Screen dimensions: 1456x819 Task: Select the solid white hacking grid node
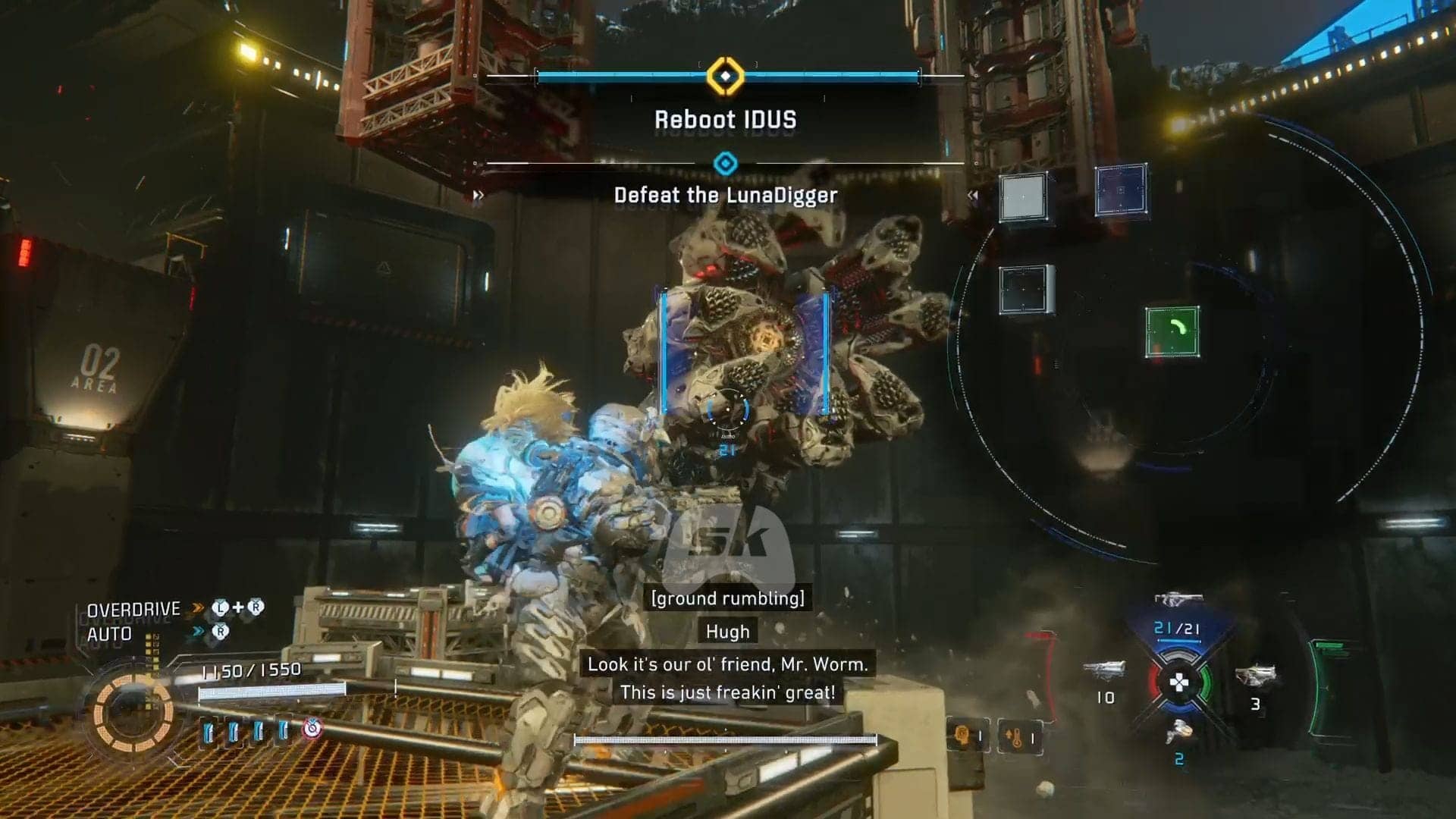(1023, 197)
